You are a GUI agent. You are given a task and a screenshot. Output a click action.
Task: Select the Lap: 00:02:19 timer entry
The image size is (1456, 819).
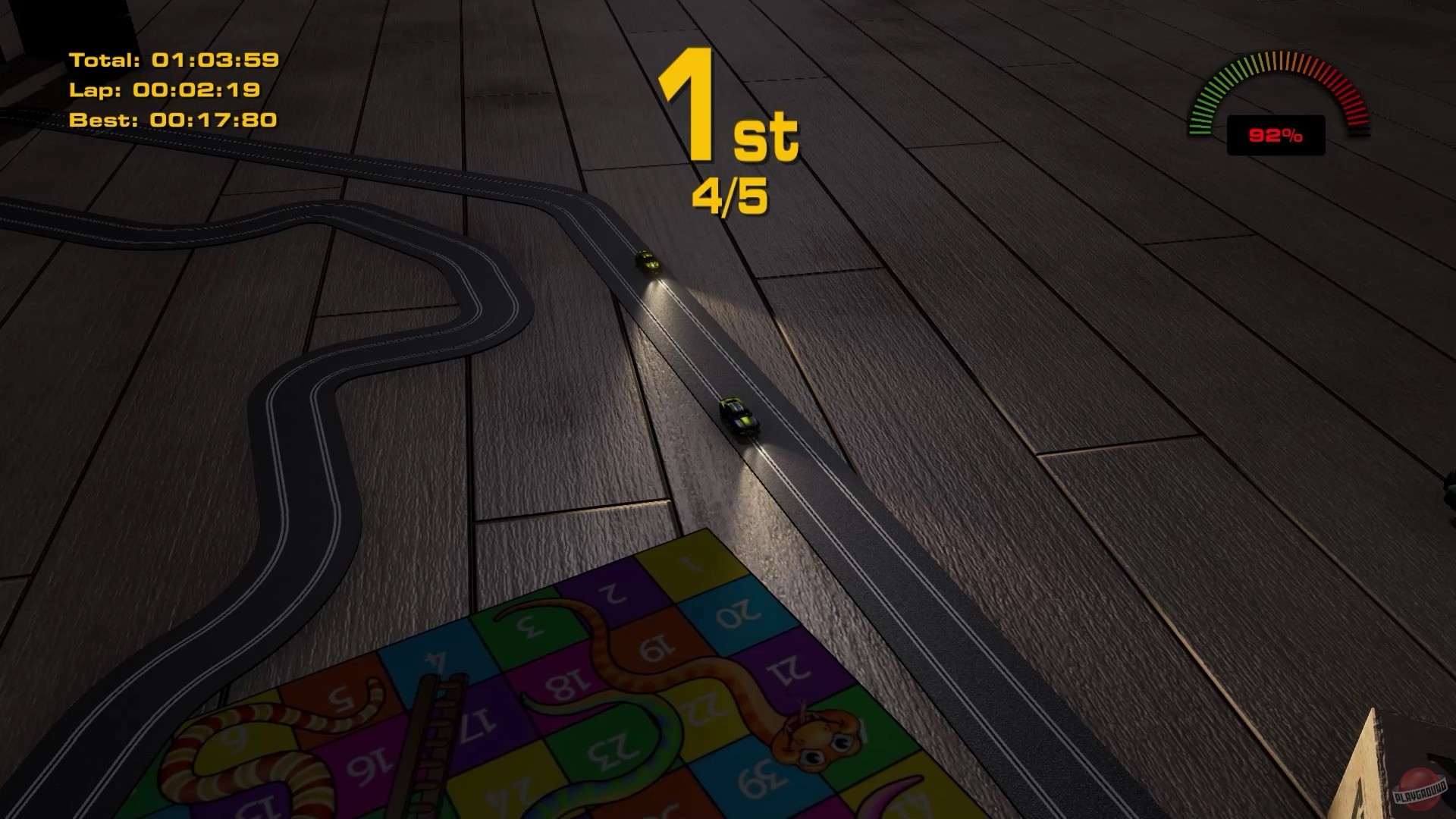pos(167,89)
